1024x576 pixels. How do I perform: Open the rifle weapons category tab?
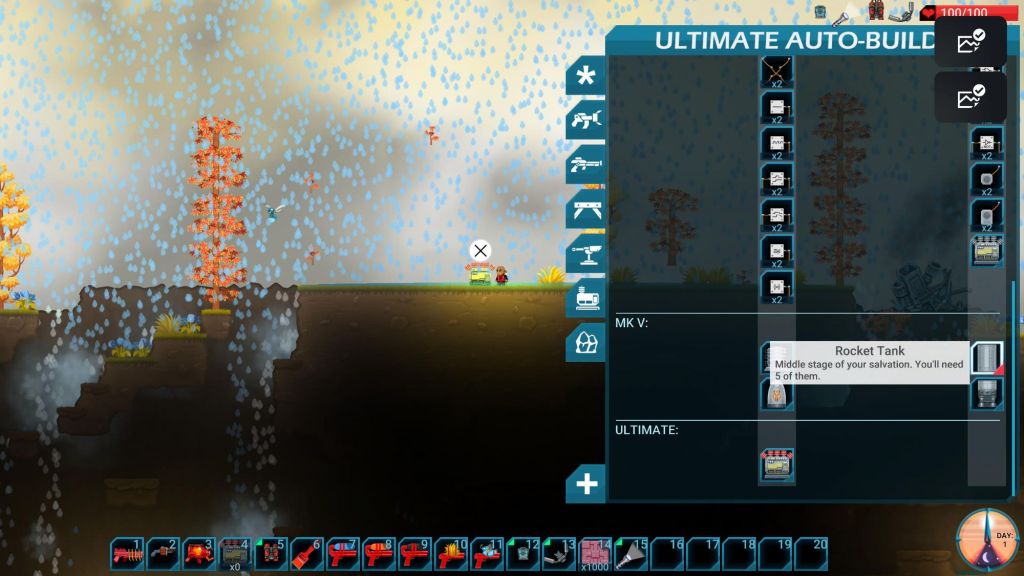pyautogui.click(x=586, y=164)
